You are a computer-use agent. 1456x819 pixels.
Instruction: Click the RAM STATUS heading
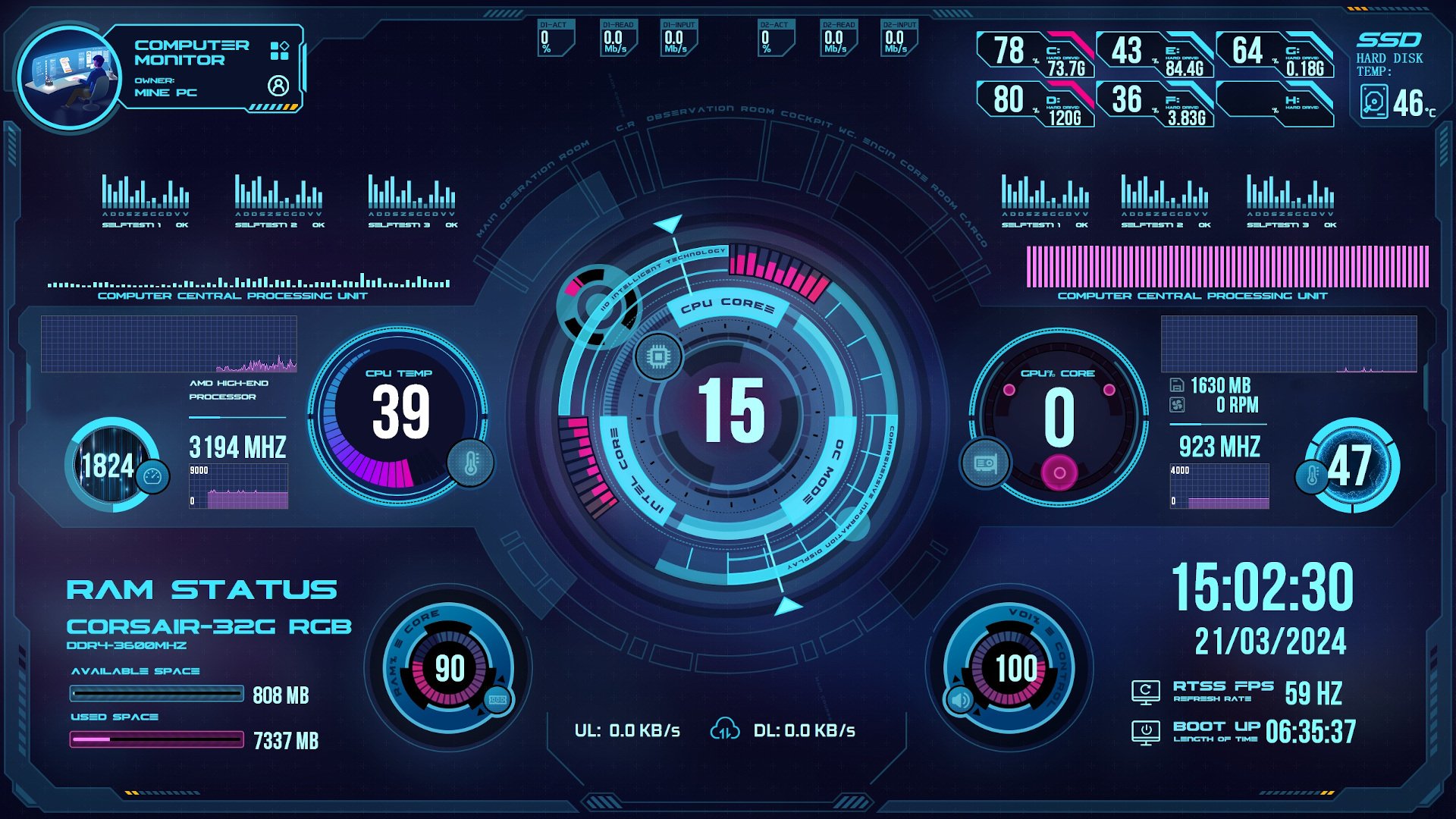coord(202,588)
